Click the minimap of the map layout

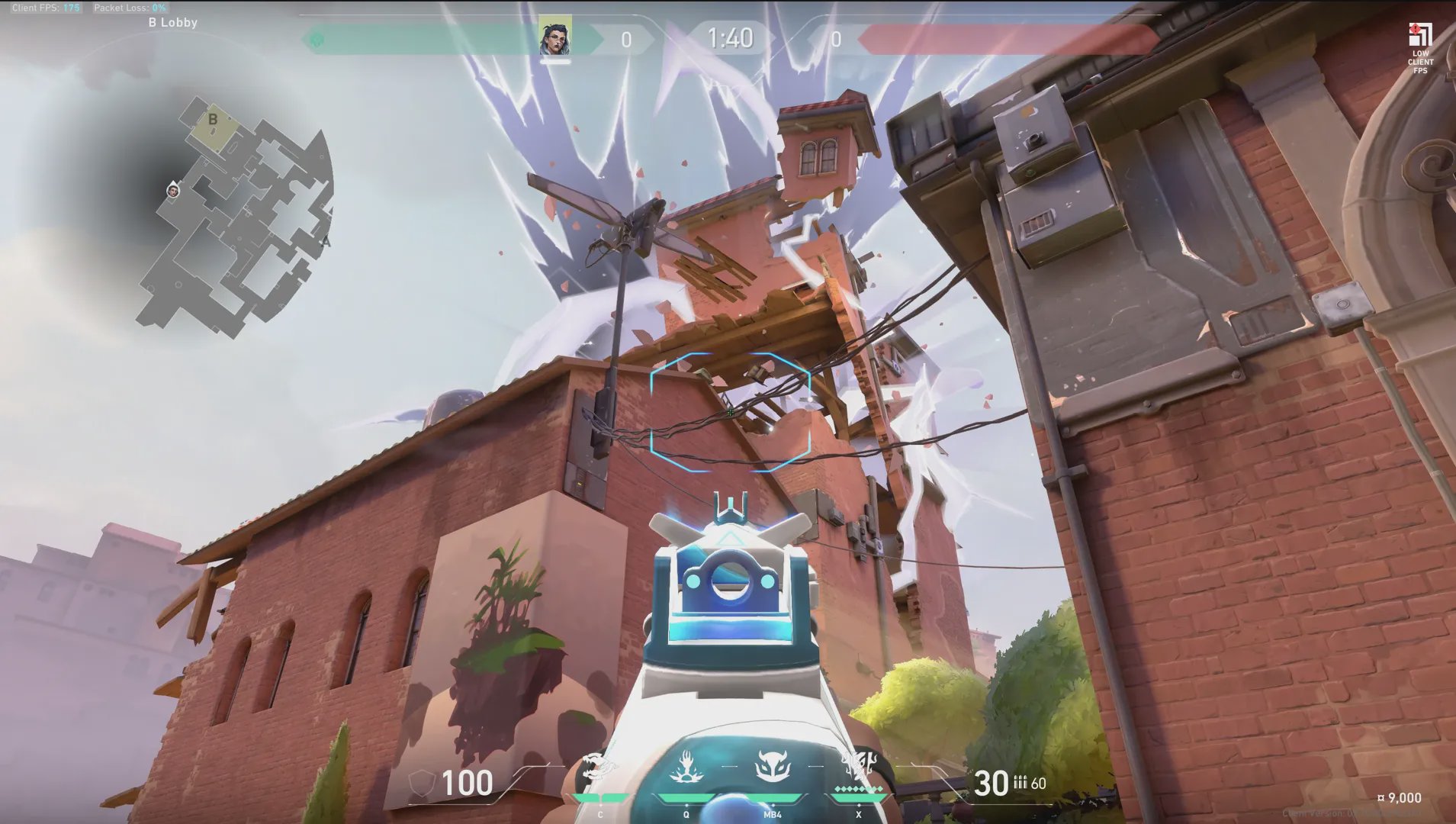[x=236, y=221]
